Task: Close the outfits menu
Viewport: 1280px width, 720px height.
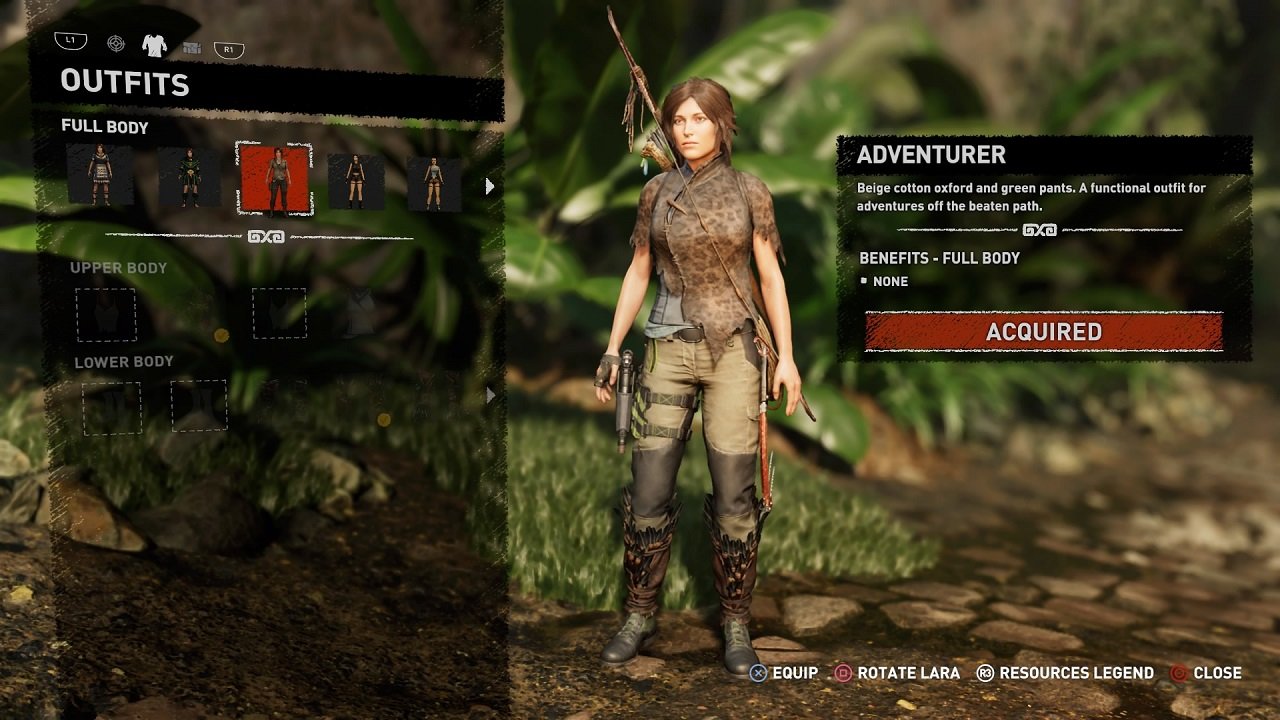Action: pyautogui.click(x=1206, y=673)
